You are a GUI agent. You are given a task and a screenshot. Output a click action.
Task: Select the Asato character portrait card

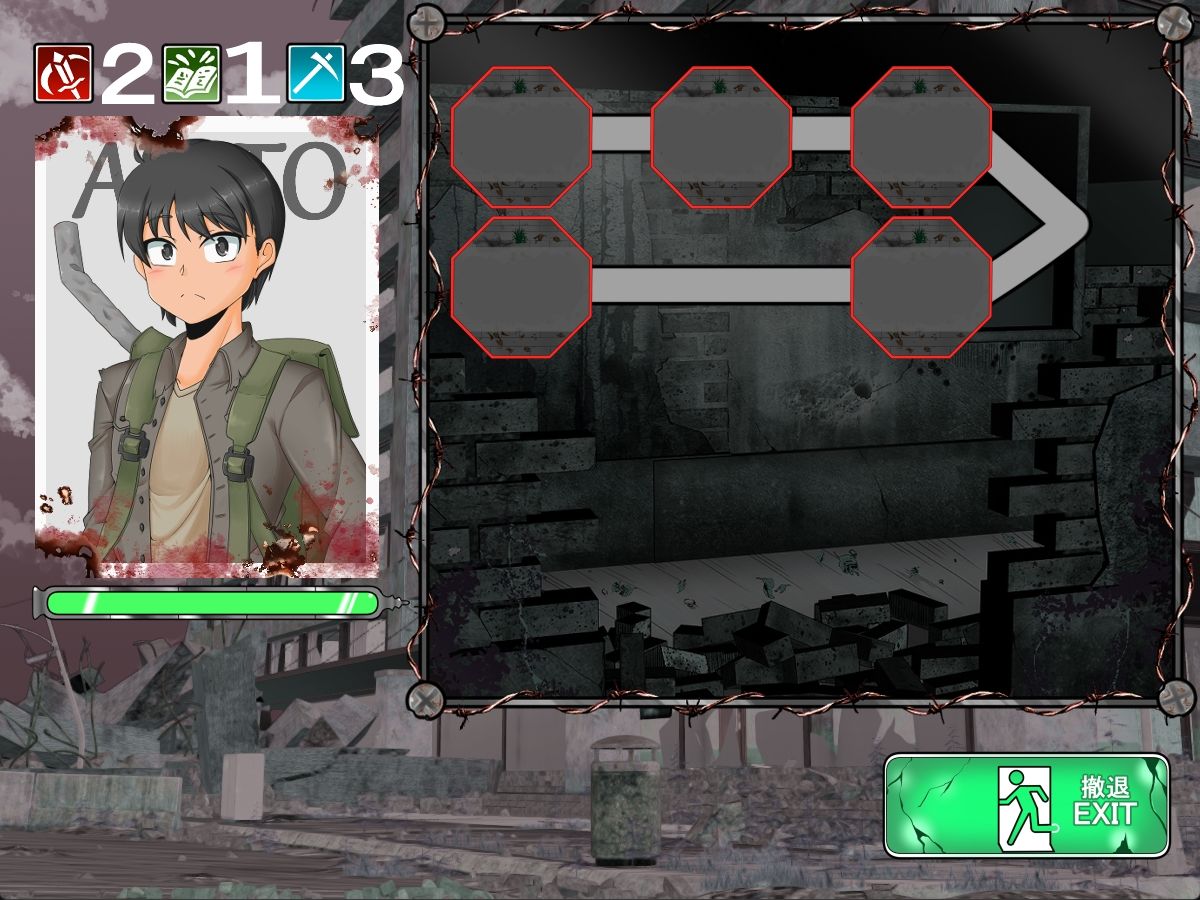pyautogui.click(x=207, y=347)
